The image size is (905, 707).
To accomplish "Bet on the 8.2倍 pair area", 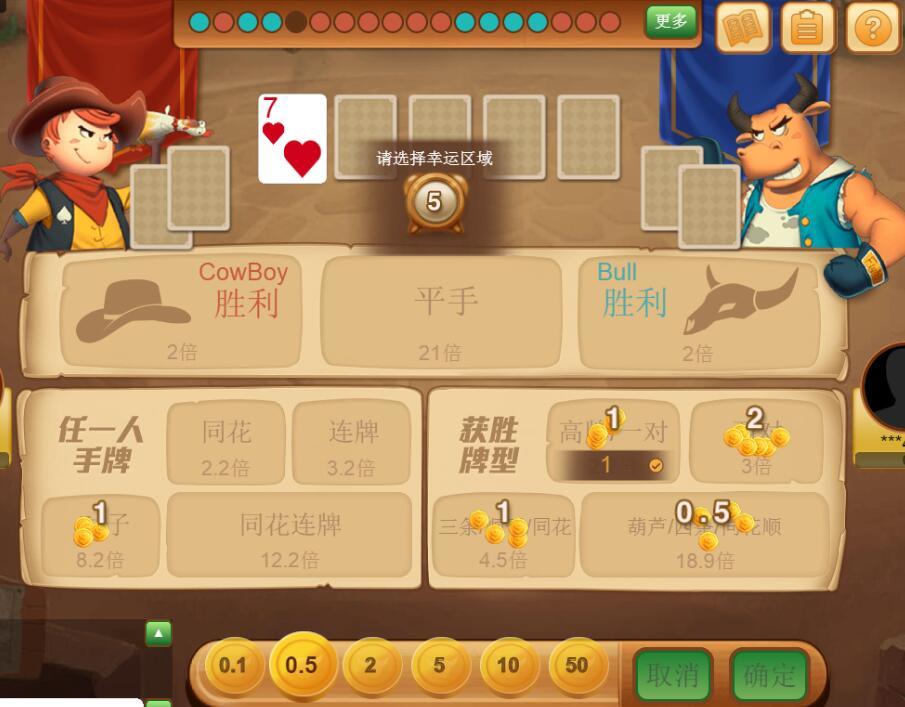I will pyautogui.click(x=101, y=537).
